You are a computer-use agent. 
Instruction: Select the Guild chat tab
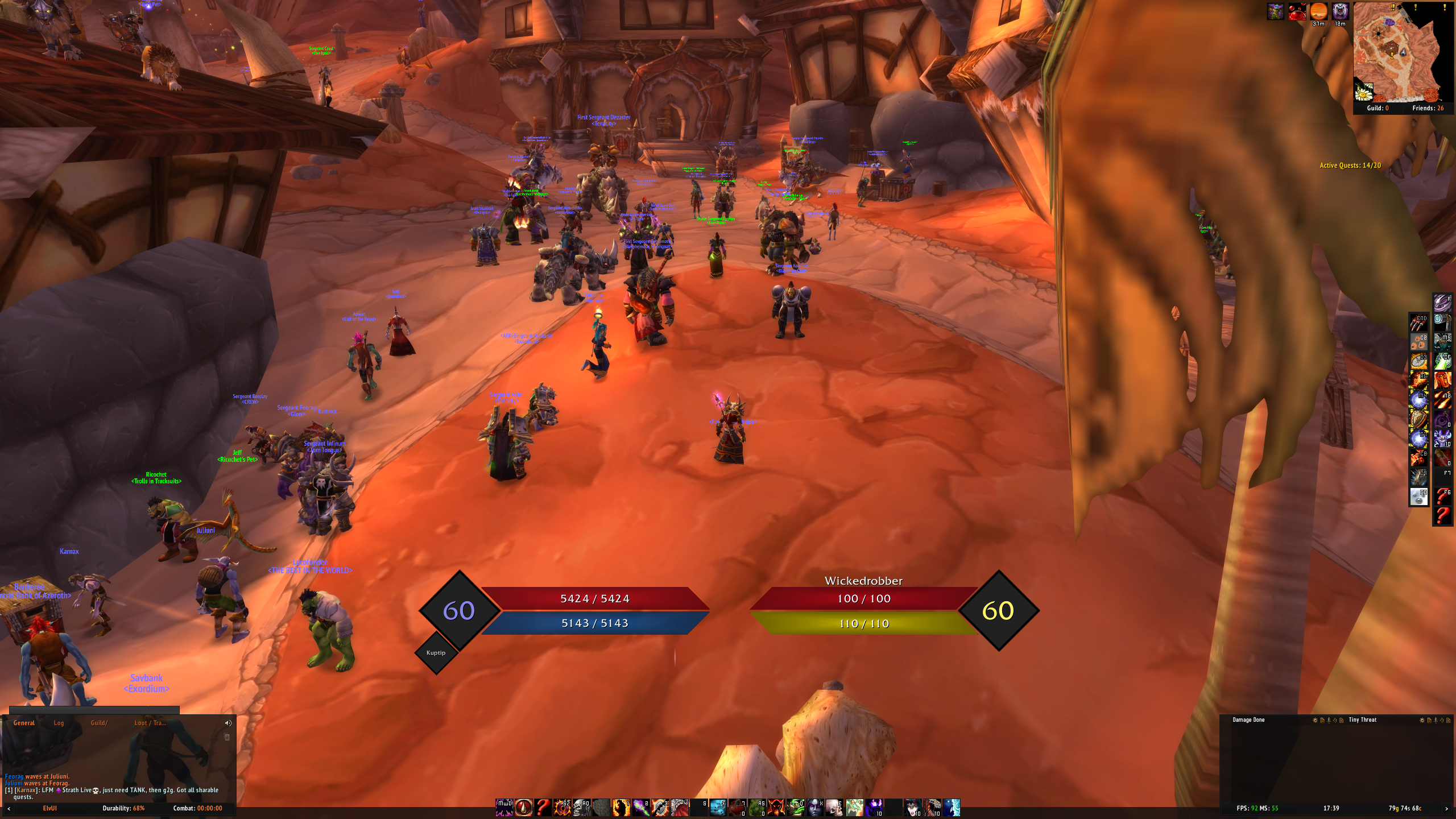tap(99, 723)
